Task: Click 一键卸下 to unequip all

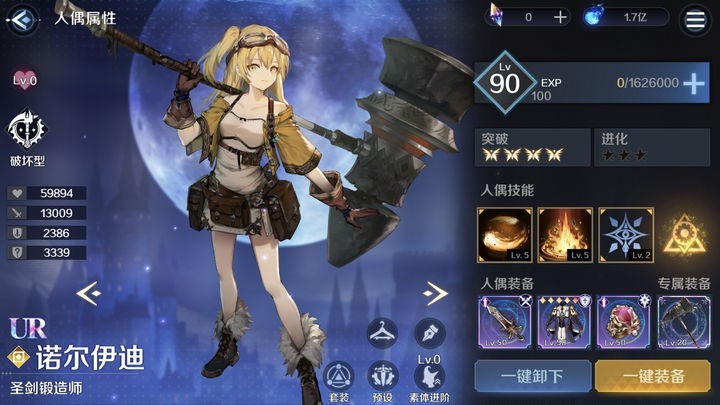Action: 533,377
